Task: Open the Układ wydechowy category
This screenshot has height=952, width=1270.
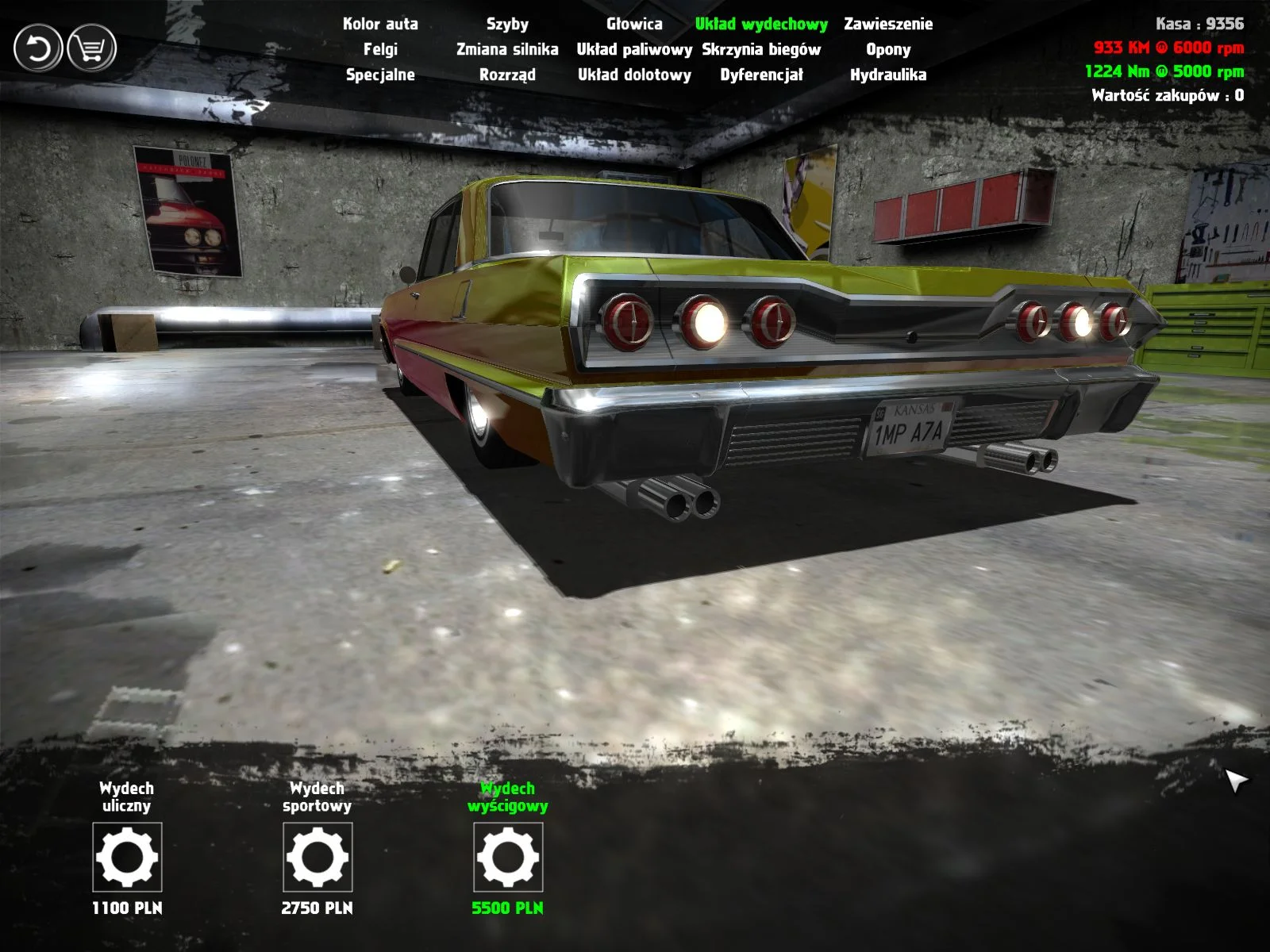Action: 761,25
